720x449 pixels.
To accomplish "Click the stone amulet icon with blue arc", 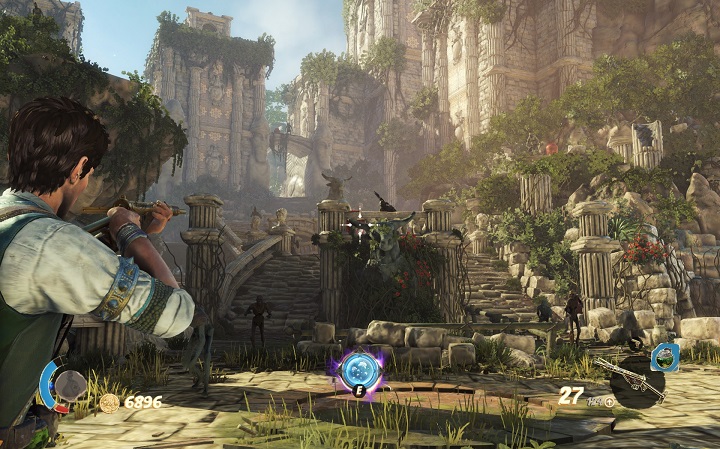I will coord(66,385).
